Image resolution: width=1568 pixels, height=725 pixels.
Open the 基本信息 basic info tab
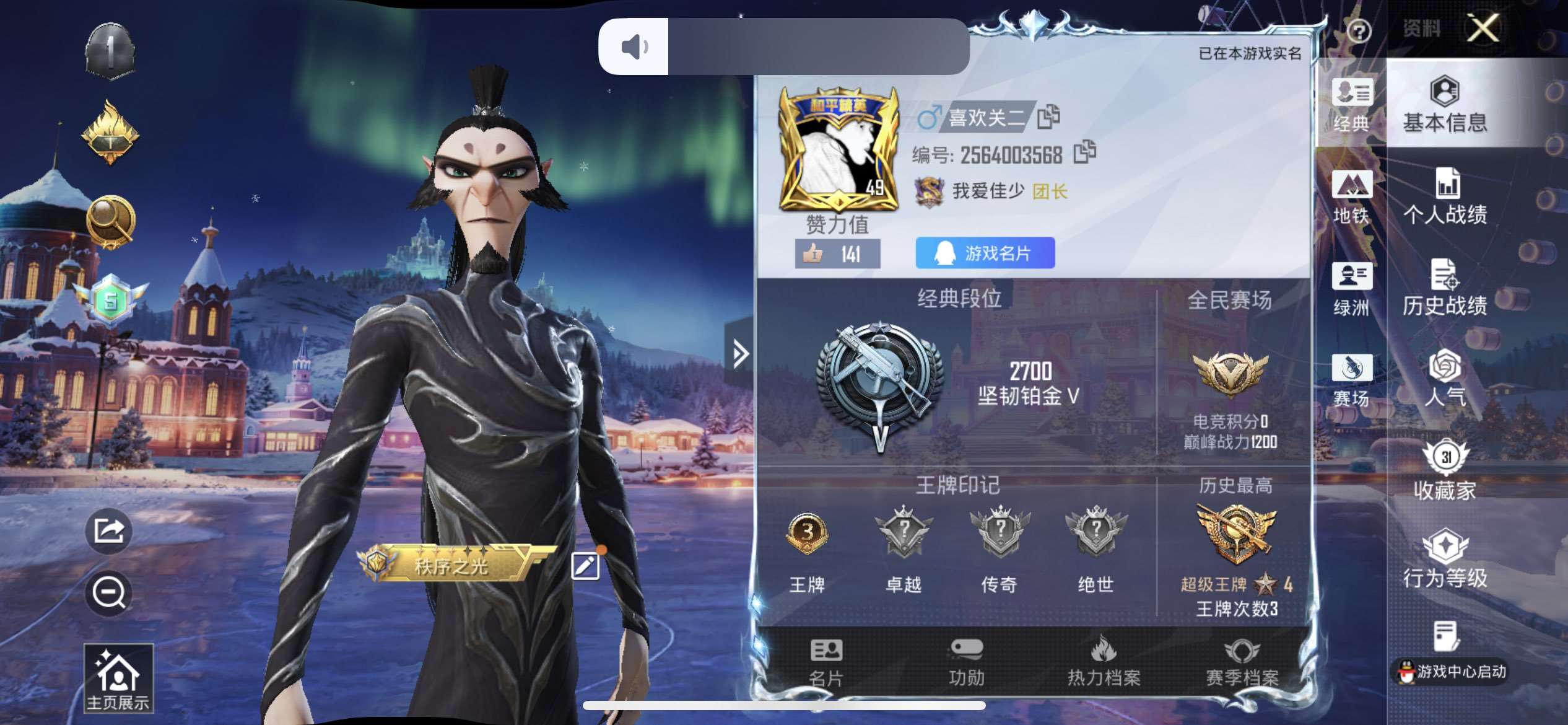(1445, 104)
